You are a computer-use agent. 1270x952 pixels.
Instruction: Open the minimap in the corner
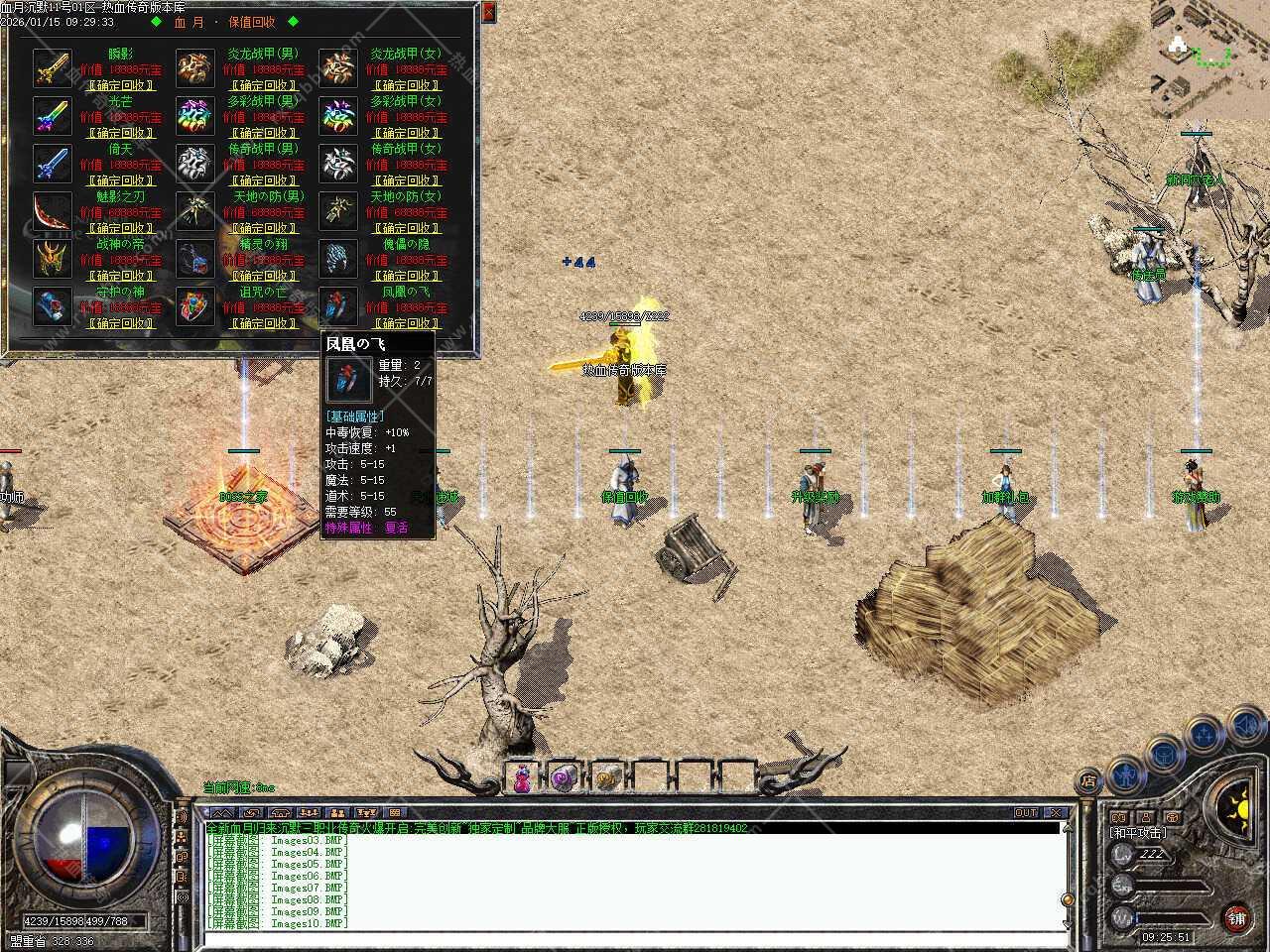[x=1210, y=59]
